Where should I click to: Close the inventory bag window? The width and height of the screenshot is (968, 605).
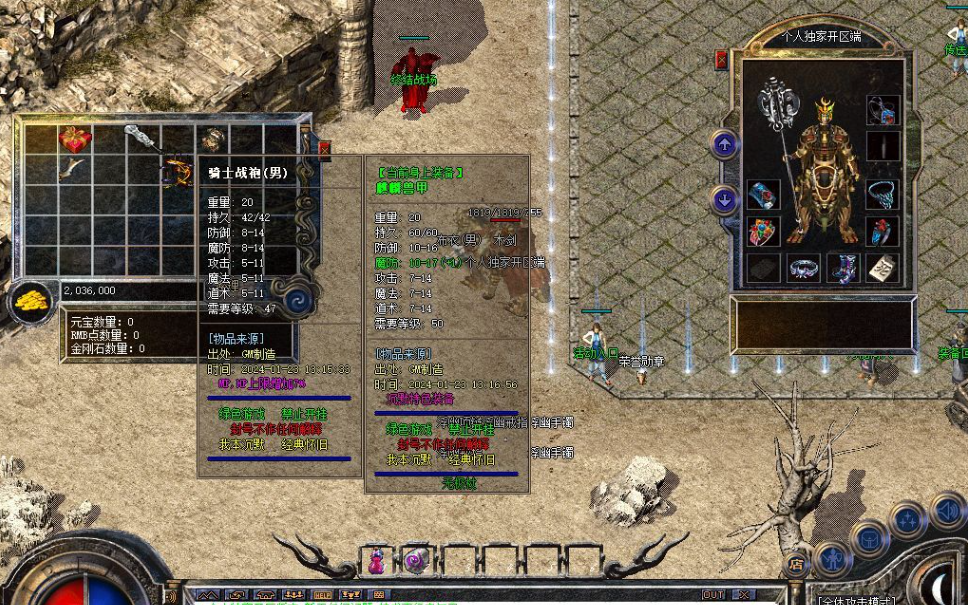(x=323, y=149)
